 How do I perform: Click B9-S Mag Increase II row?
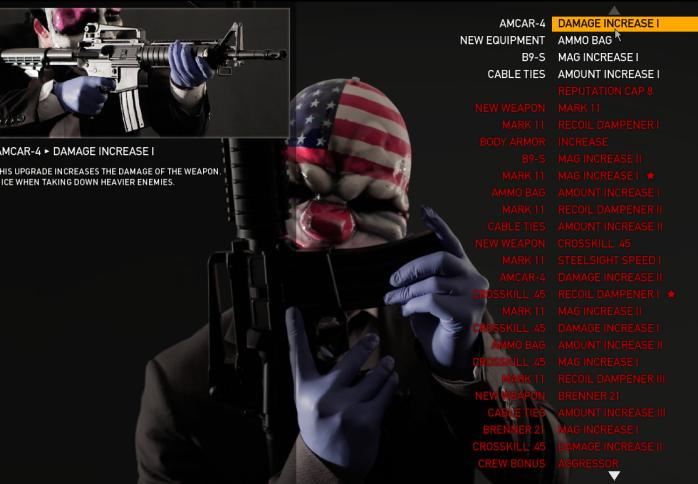[599, 159]
